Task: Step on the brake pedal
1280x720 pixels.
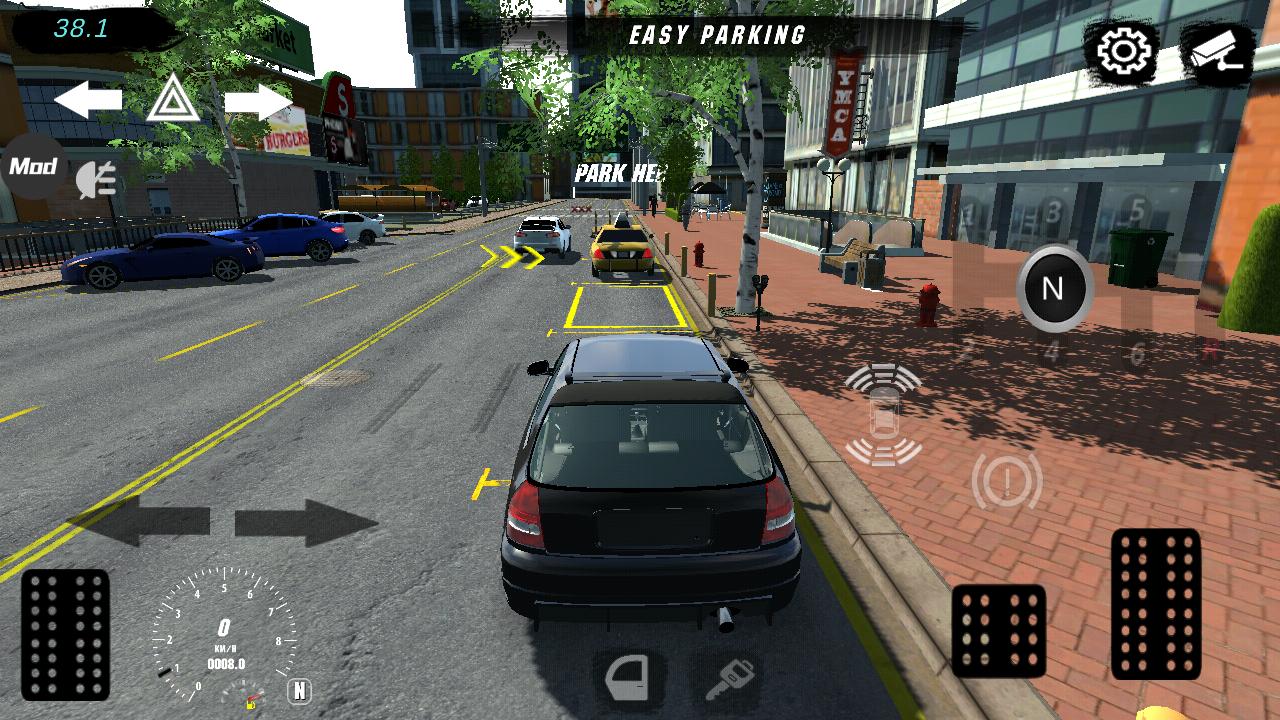Action: pos(998,630)
